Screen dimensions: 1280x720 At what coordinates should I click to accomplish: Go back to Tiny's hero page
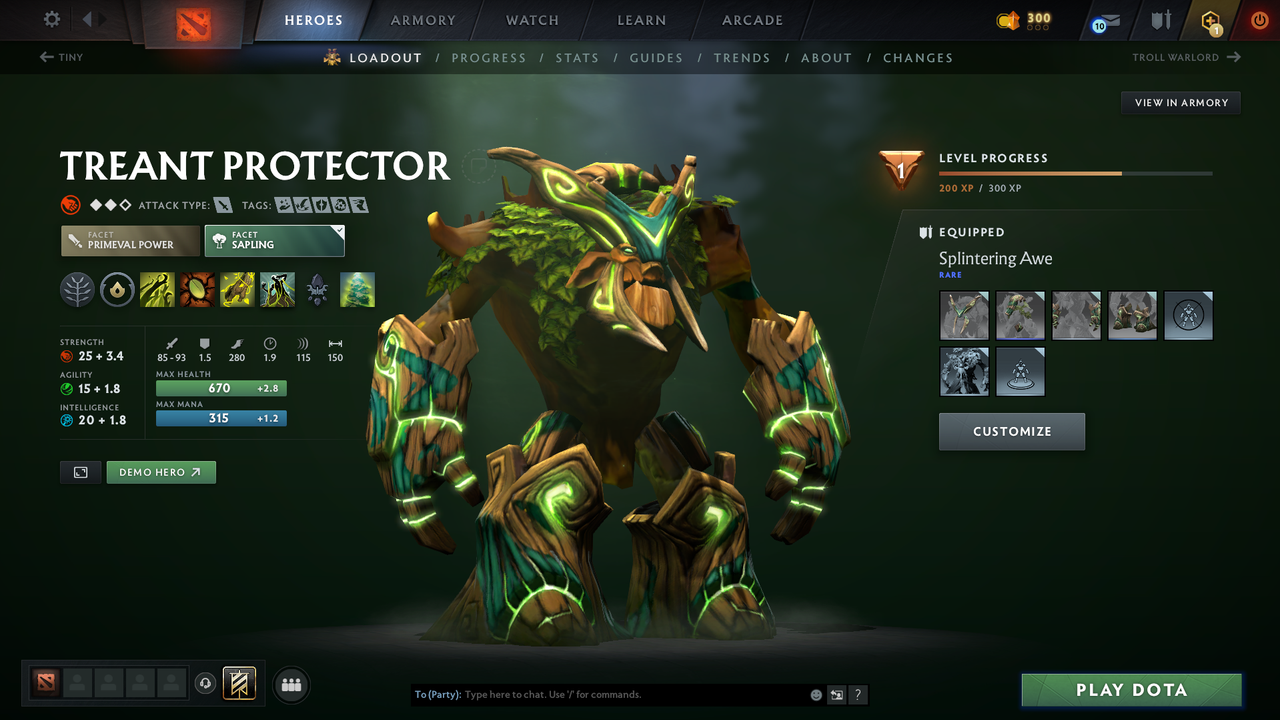coord(60,57)
